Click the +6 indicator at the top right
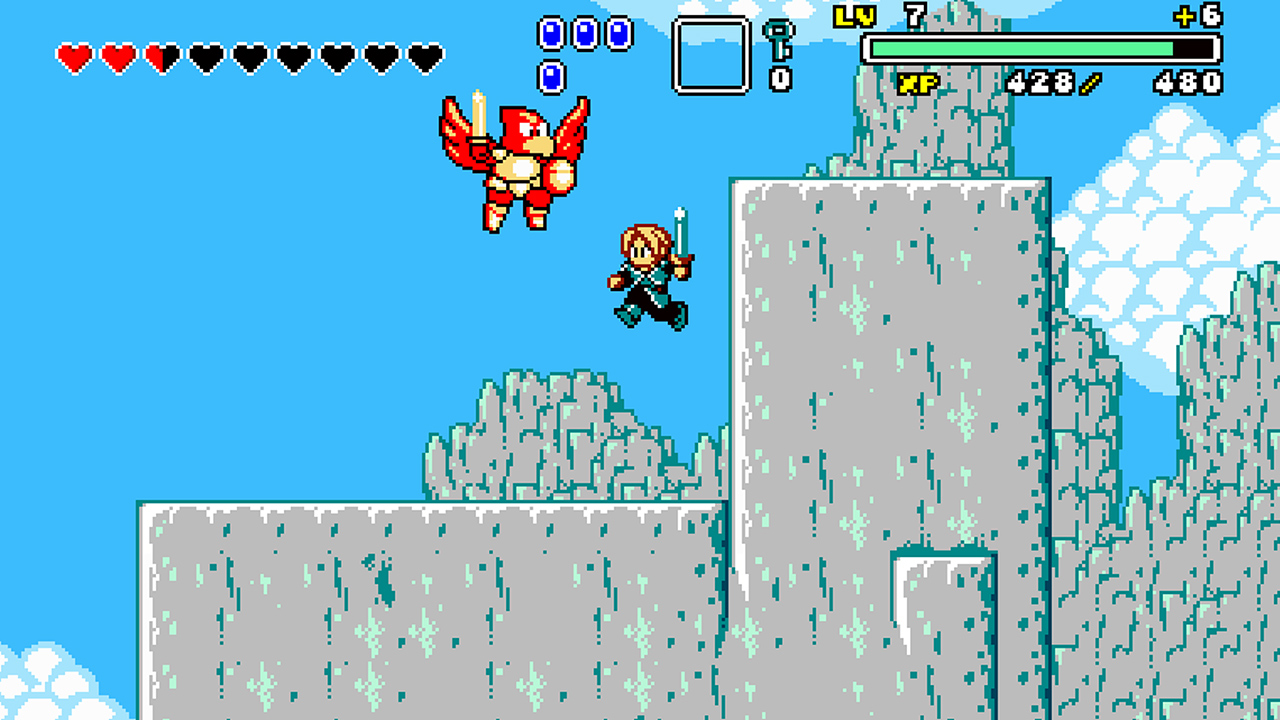 click(1196, 15)
